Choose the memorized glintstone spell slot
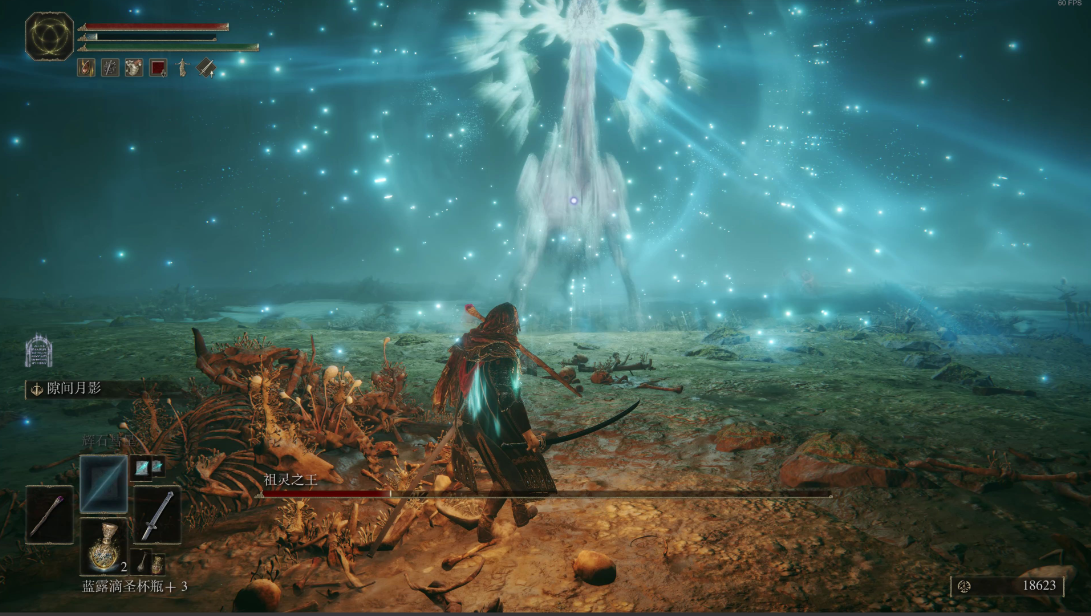Image resolution: width=1091 pixels, height=616 pixels. pyautogui.click(x=104, y=483)
